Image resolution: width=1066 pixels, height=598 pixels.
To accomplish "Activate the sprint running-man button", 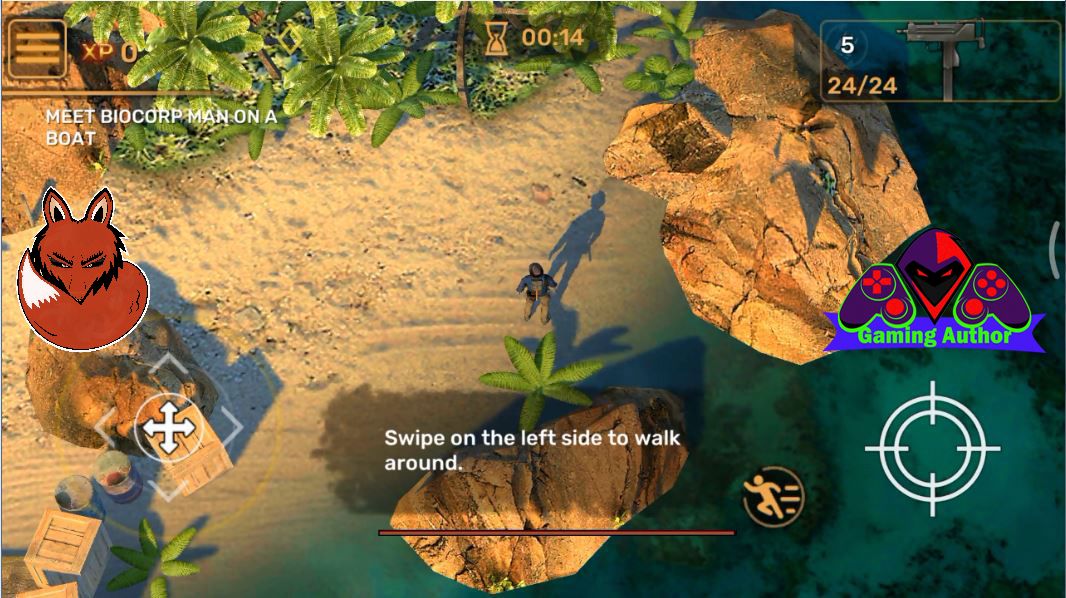I will (773, 496).
